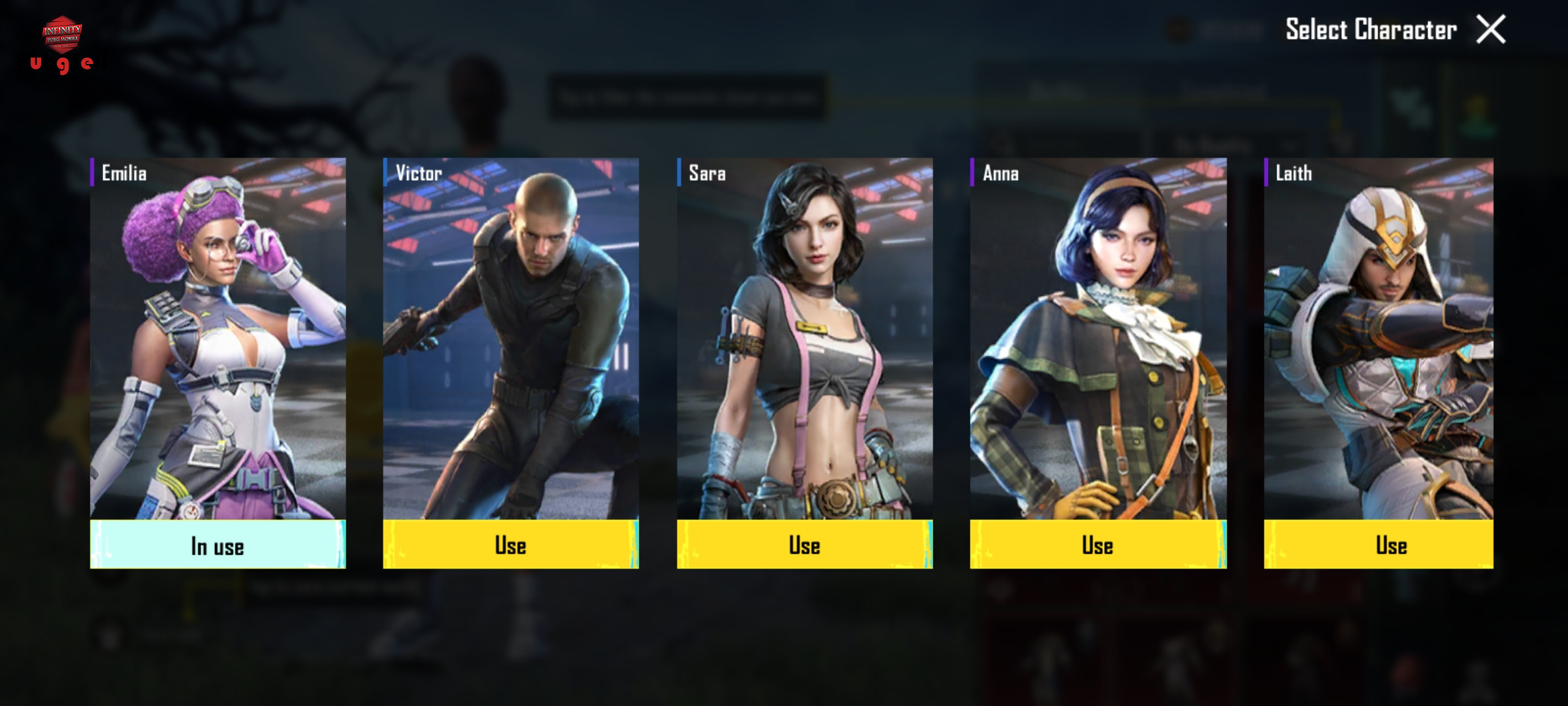Close the Select Character screen
The image size is (1568, 706).
pyautogui.click(x=1490, y=29)
